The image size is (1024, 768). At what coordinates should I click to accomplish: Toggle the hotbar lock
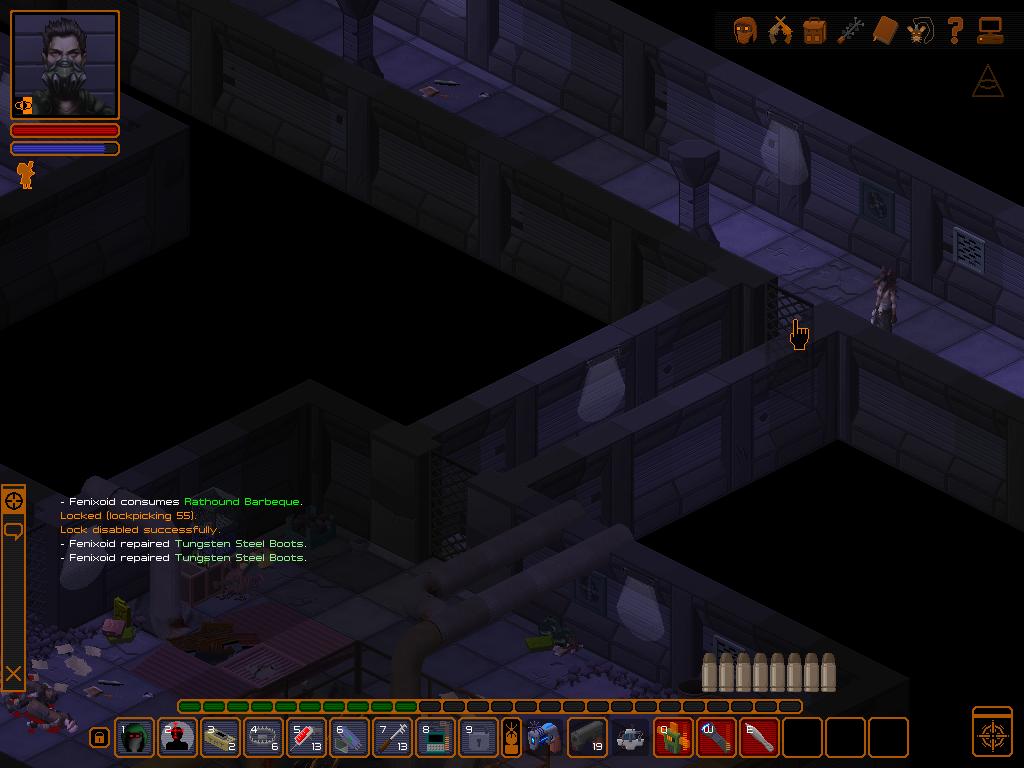point(99,738)
